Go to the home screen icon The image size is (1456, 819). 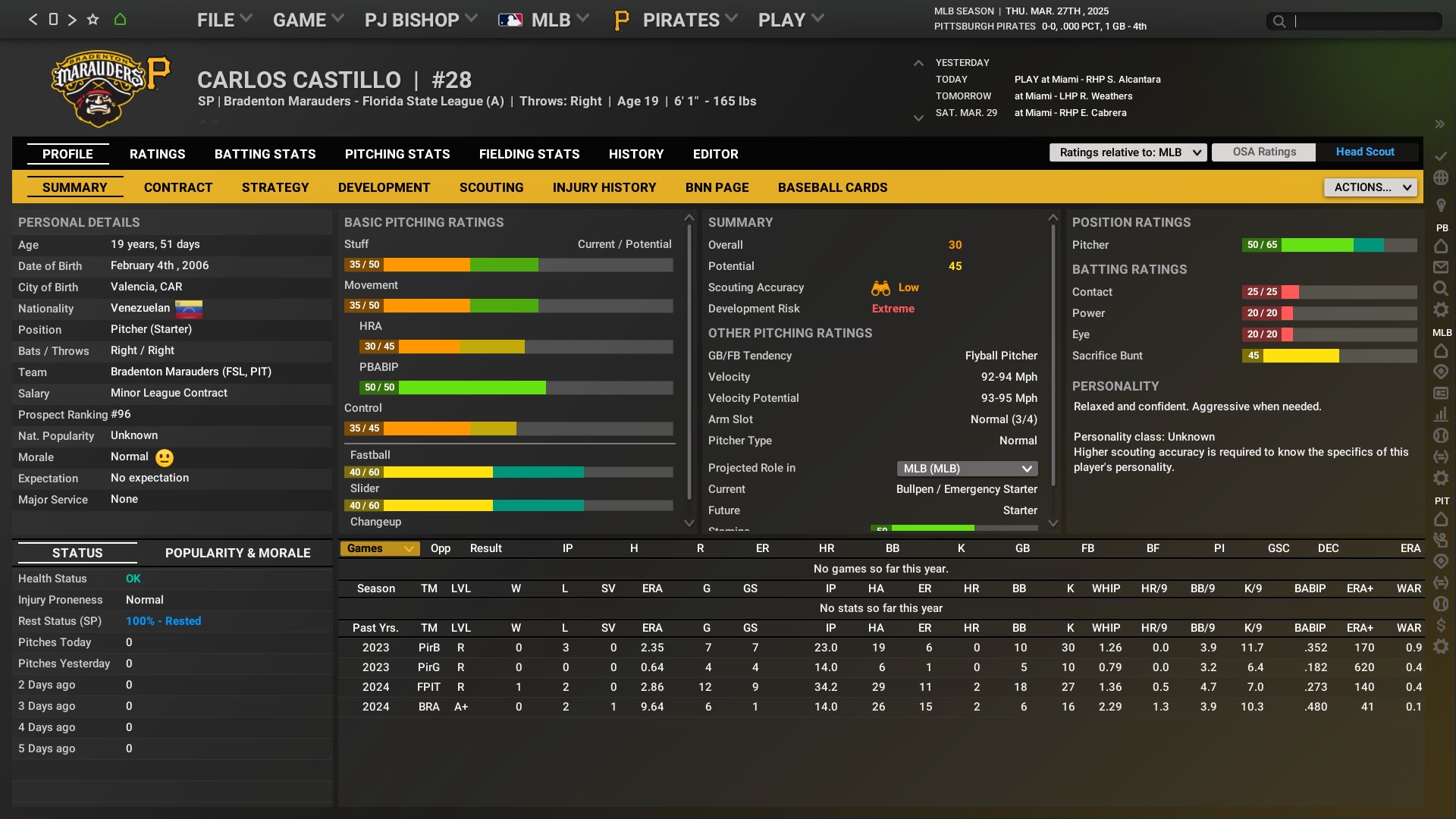(x=120, y=20)
